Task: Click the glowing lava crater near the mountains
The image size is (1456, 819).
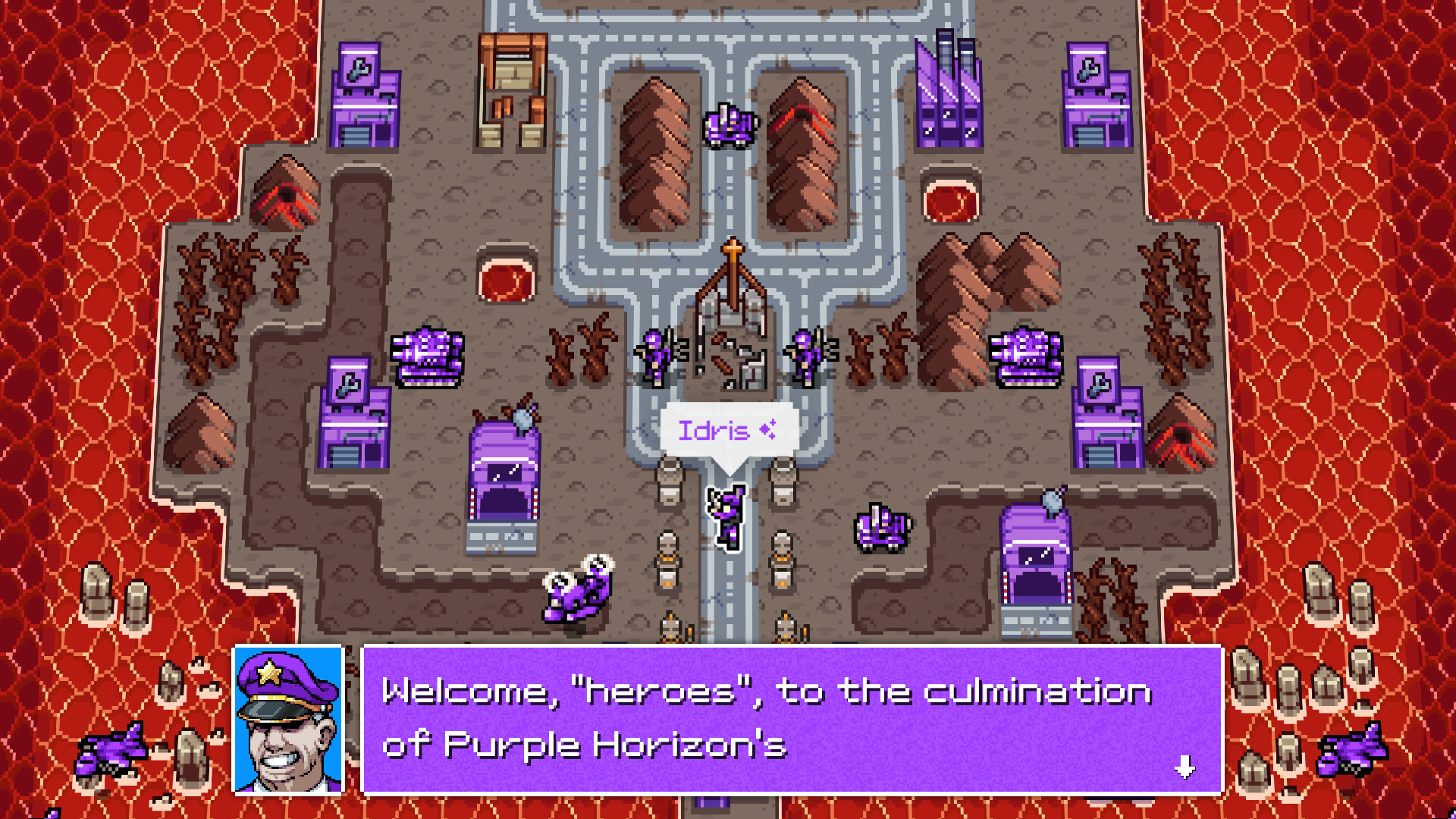Action: point(952,199)
